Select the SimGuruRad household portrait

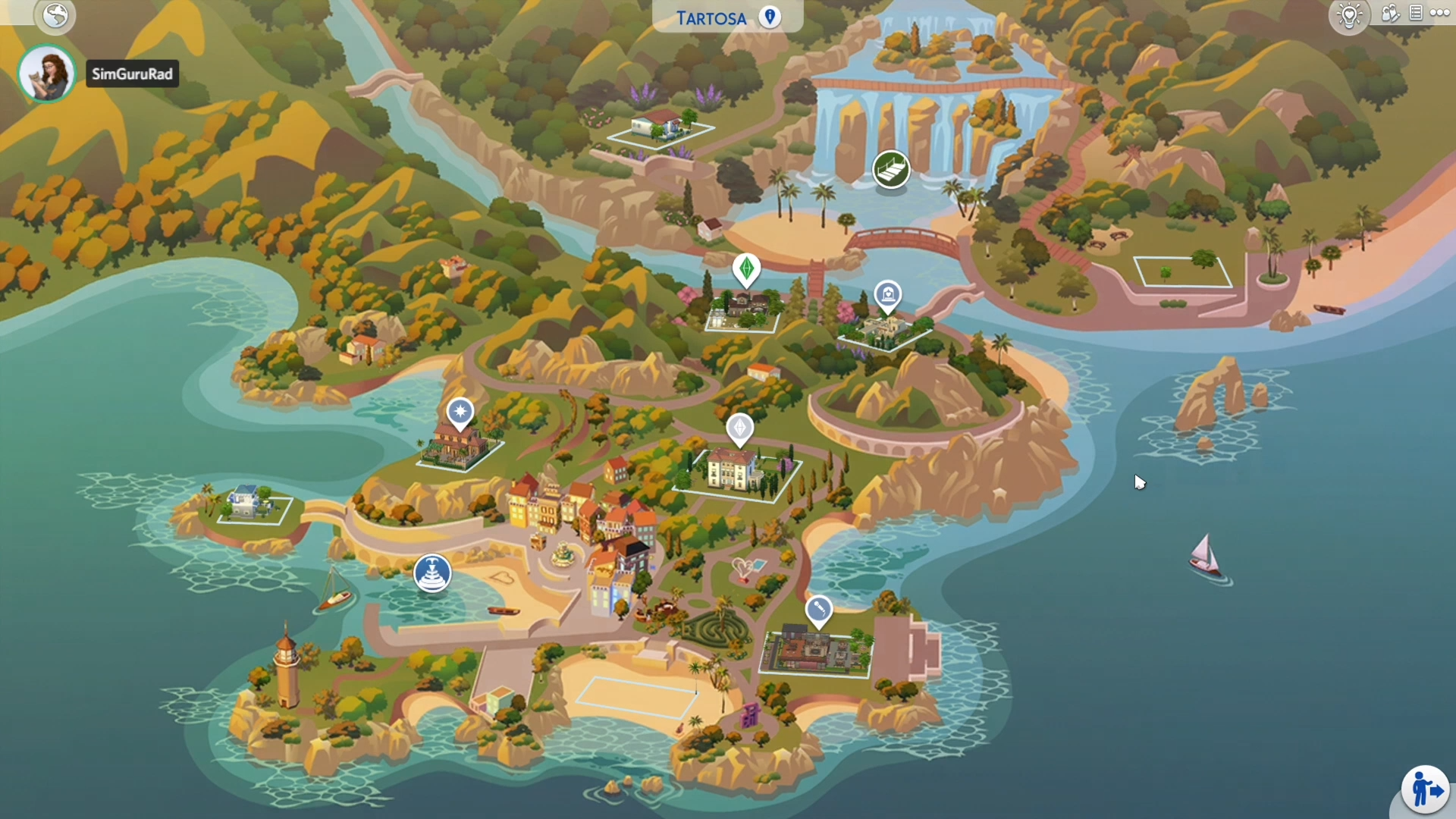click(46, 74)
